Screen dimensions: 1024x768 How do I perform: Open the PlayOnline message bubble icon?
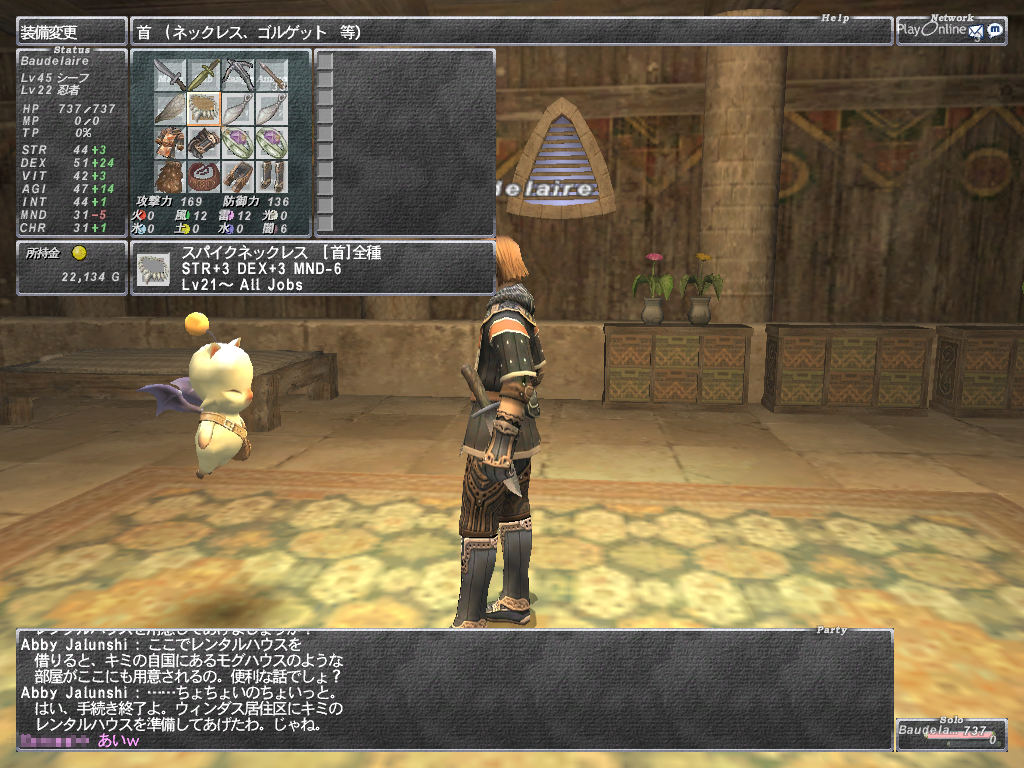coord(995,31)
